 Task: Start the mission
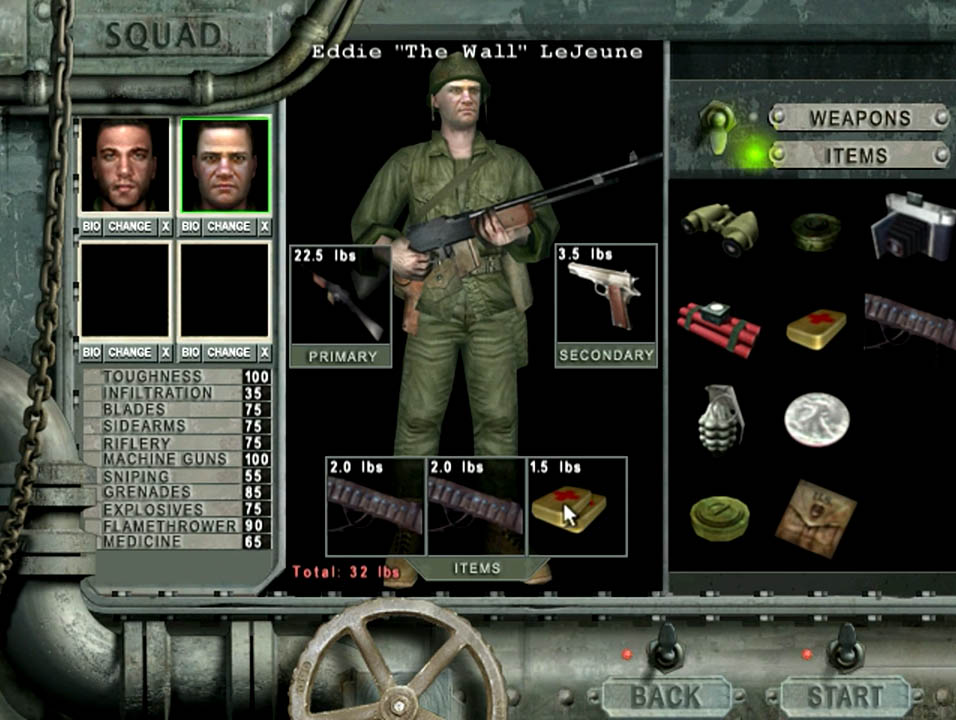[846, 696]
